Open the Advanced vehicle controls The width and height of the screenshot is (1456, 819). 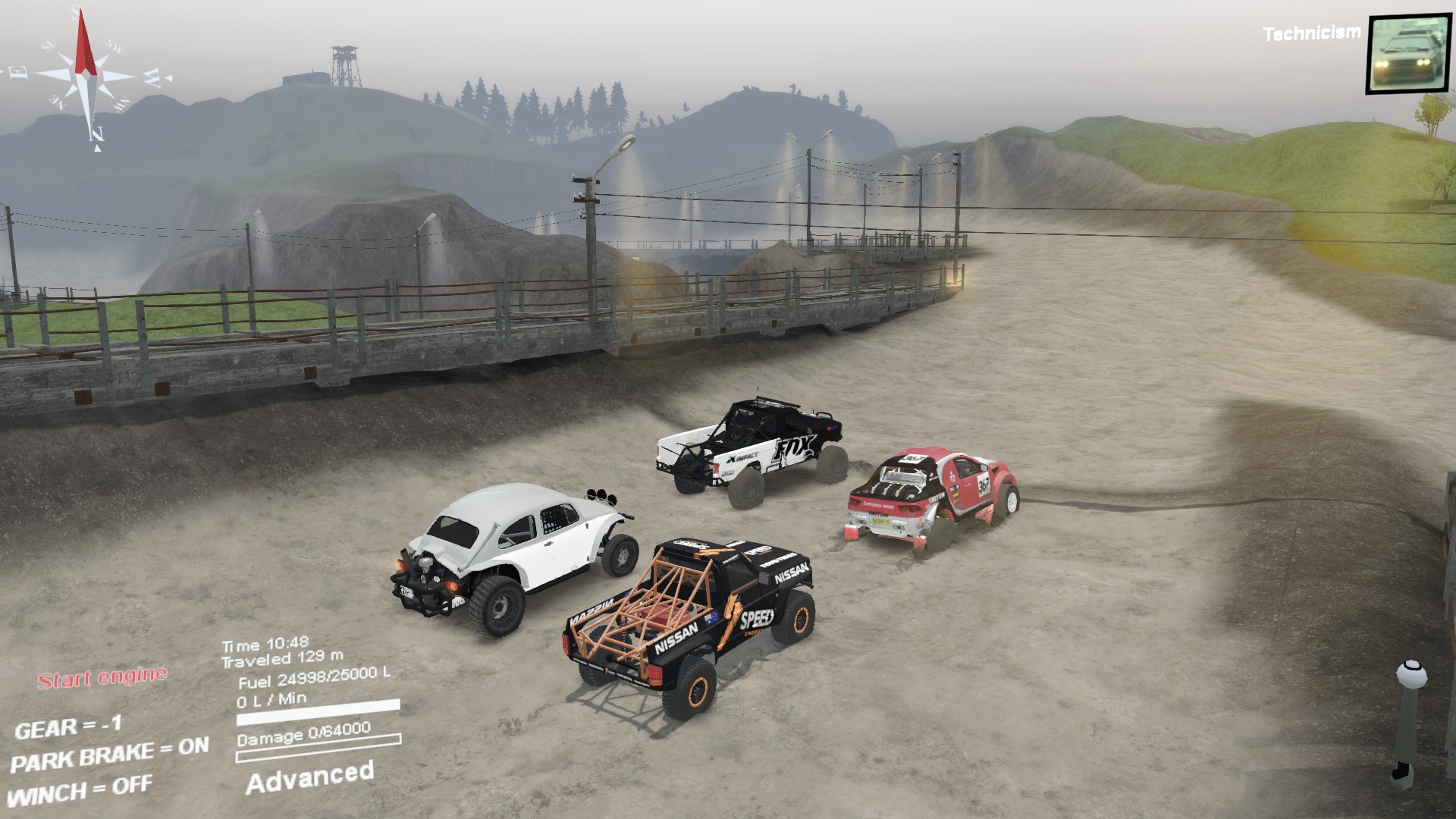tap(310, 772)
